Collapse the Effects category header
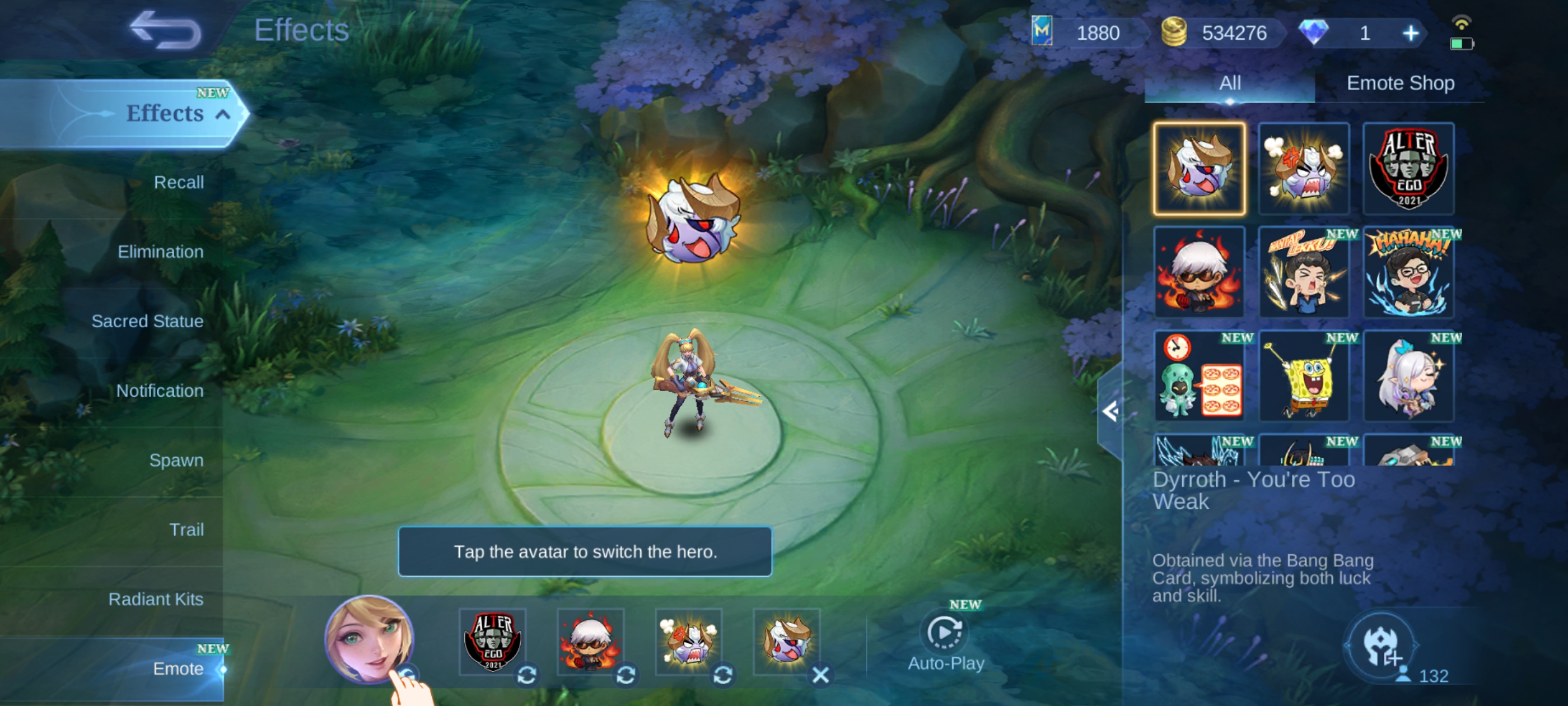This screenshot has height=706, width=1568. (223, 114)
